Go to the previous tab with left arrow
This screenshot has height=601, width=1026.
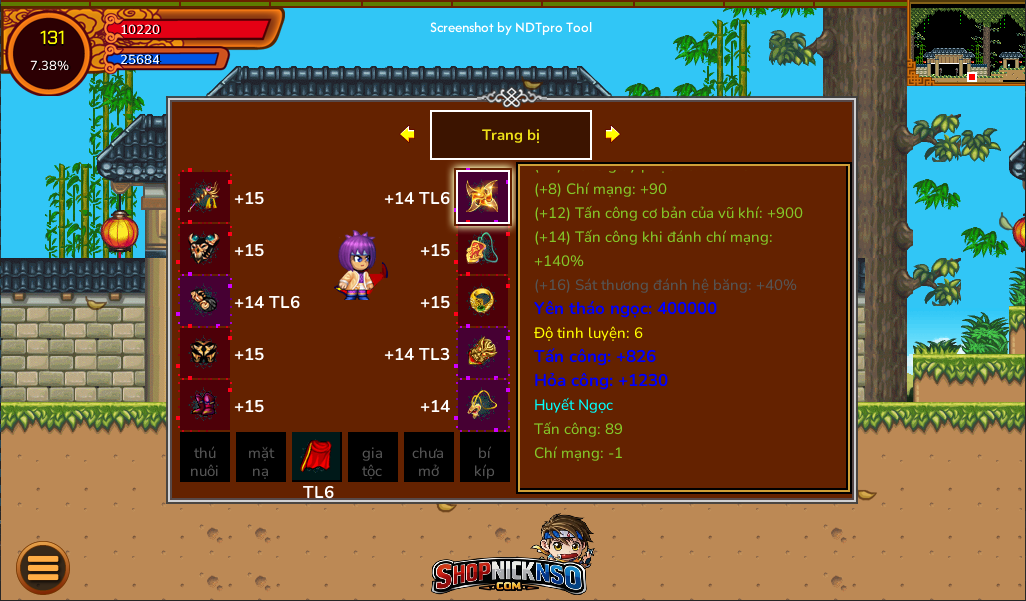click(407, 134)
